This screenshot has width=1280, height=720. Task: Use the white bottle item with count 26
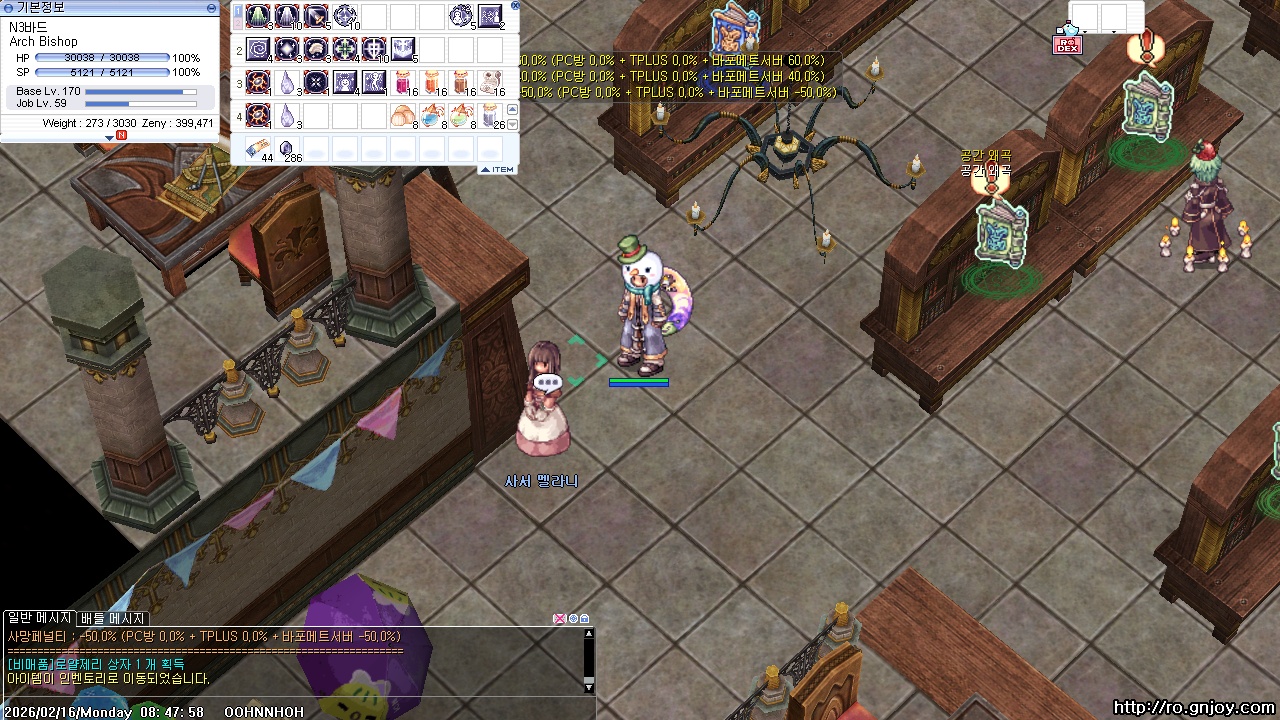coord(490,115)
